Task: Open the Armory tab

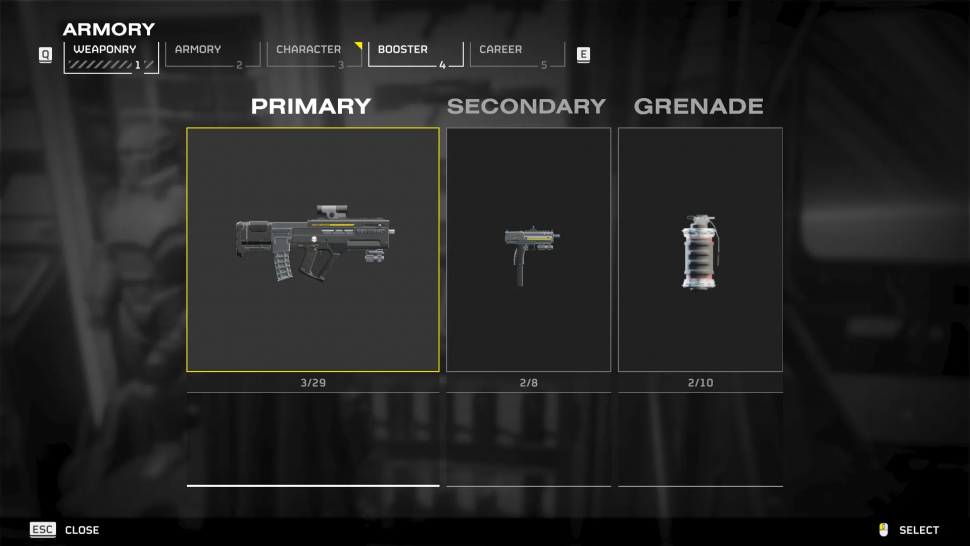Action: coord(206,56)
